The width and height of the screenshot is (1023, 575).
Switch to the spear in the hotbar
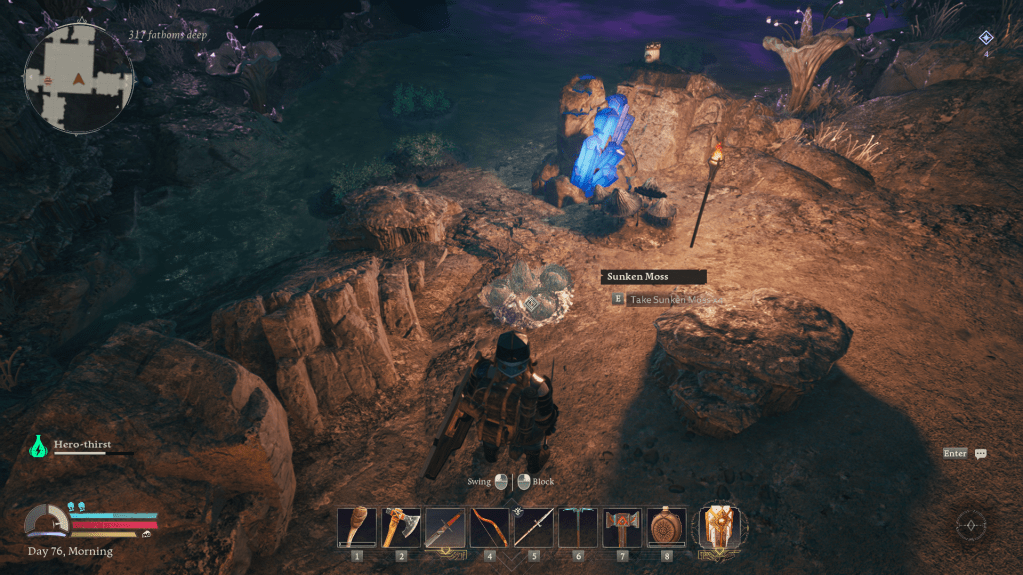point(534,527)
